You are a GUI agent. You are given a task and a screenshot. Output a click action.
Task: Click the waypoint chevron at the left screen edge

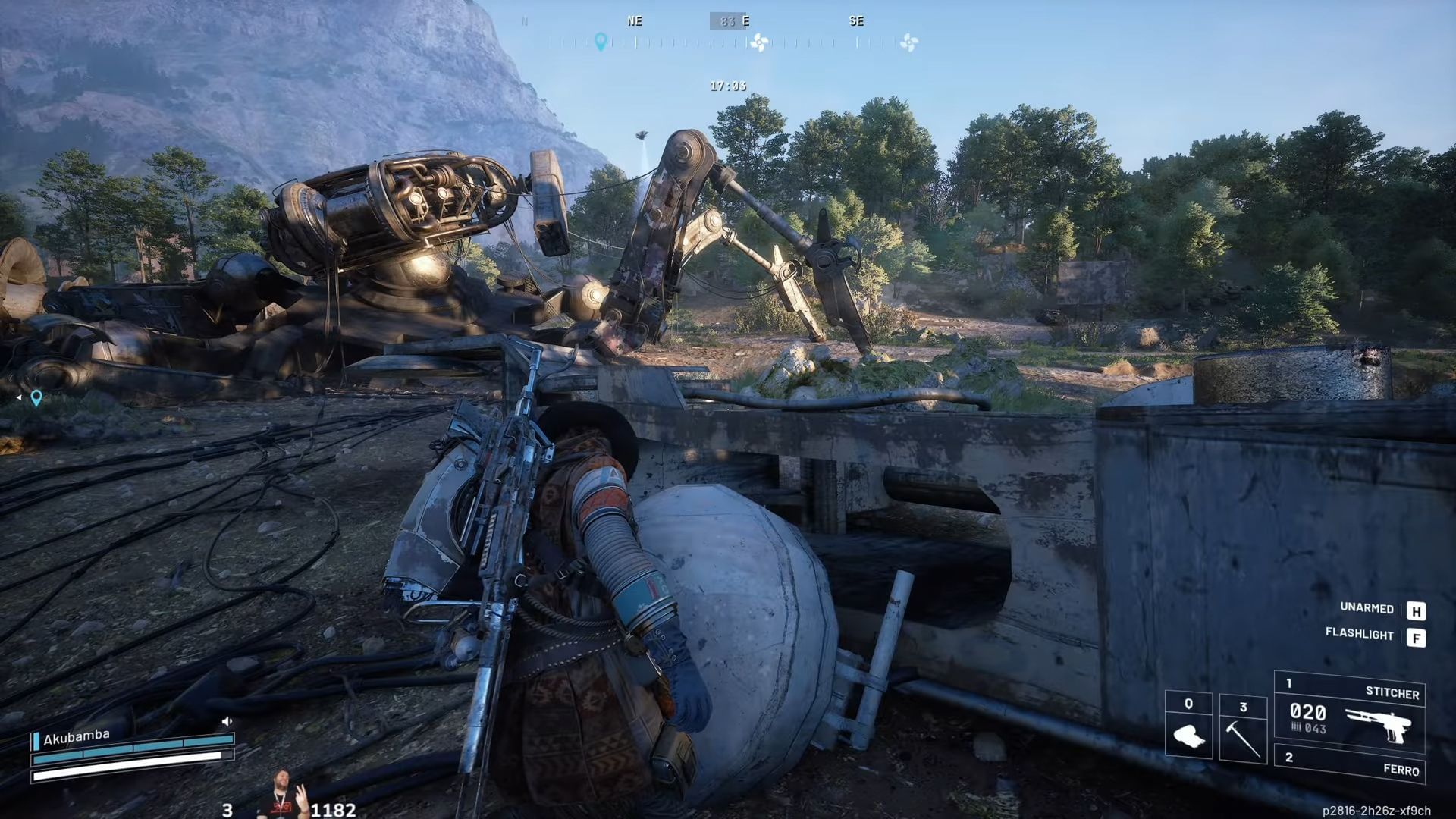(x=19, y=396)
